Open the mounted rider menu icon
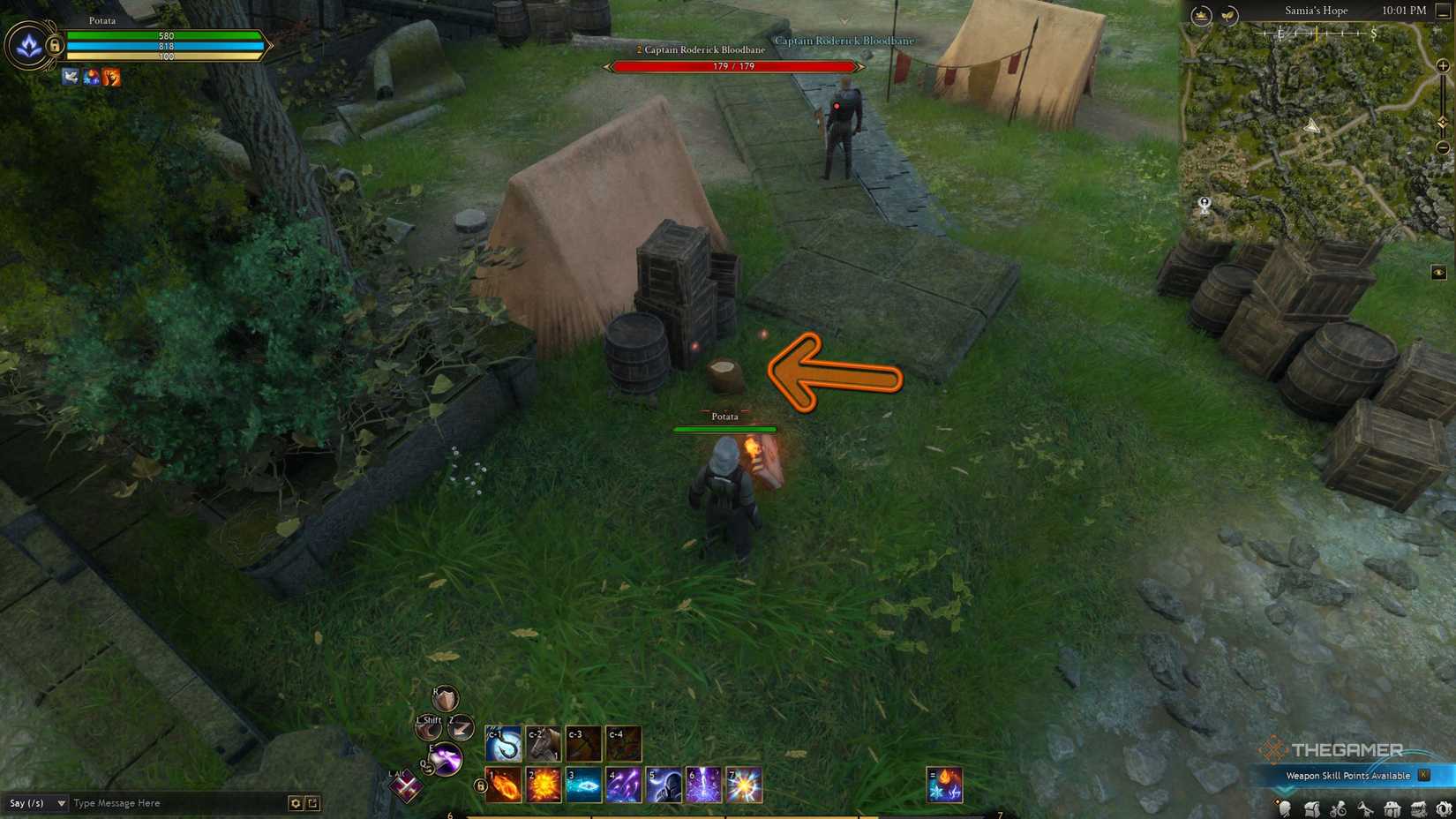The height and width of the screenshot is (819, 1456). click(1338, 808)
